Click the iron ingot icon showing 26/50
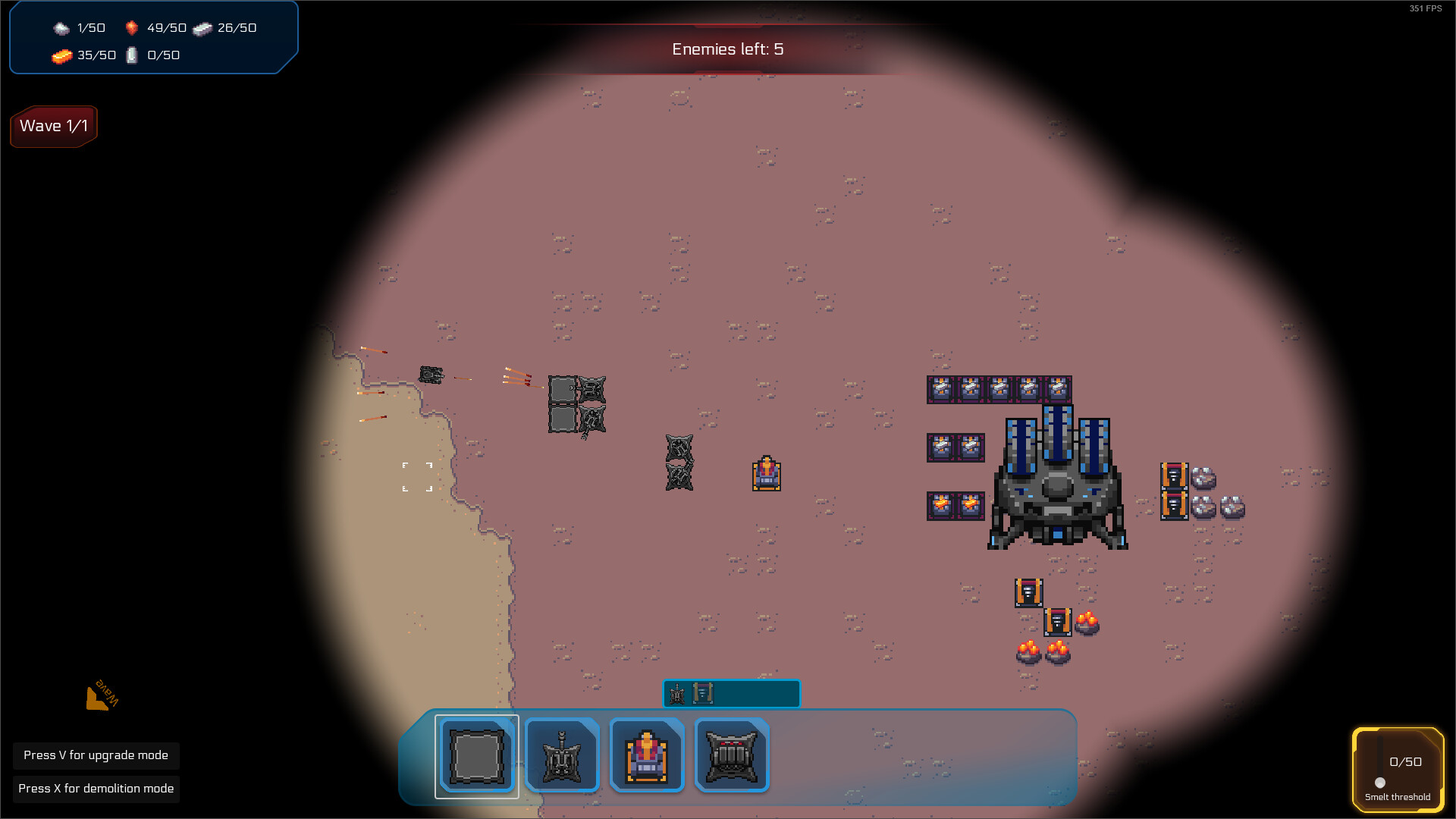 [201, 27]
